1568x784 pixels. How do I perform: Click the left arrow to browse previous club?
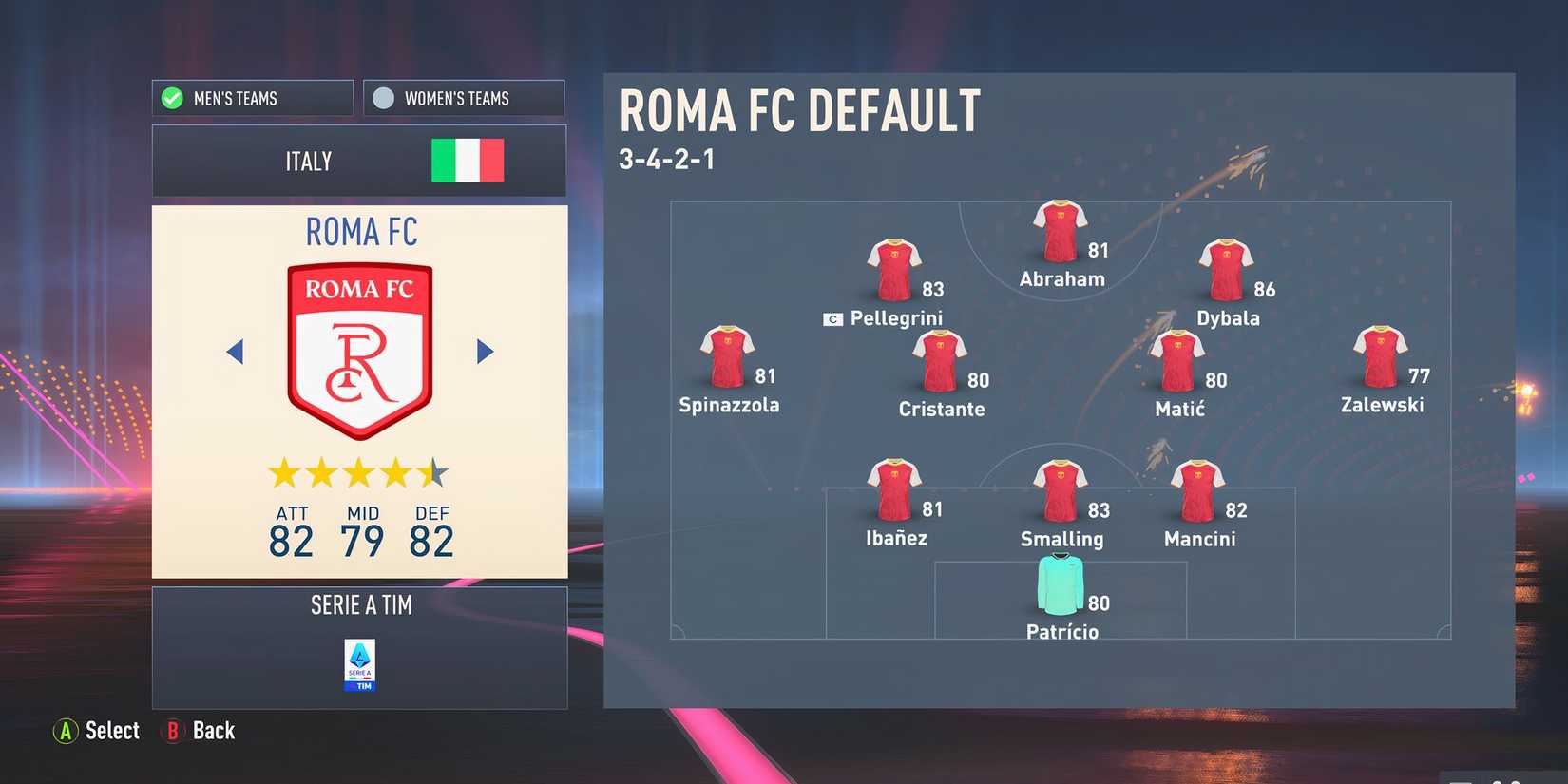(236, 351)
